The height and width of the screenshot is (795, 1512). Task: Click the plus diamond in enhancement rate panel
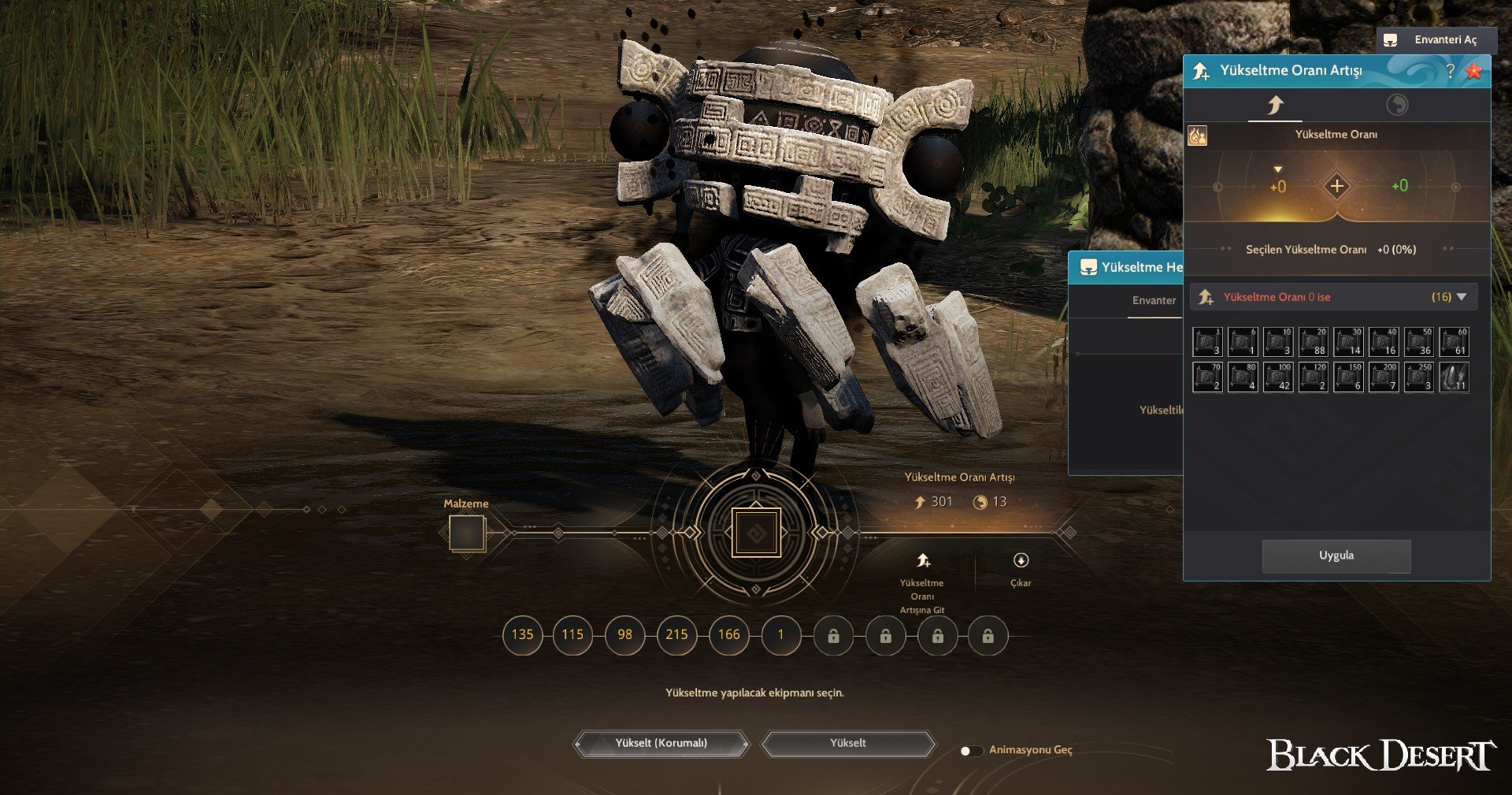(1336, 187)
